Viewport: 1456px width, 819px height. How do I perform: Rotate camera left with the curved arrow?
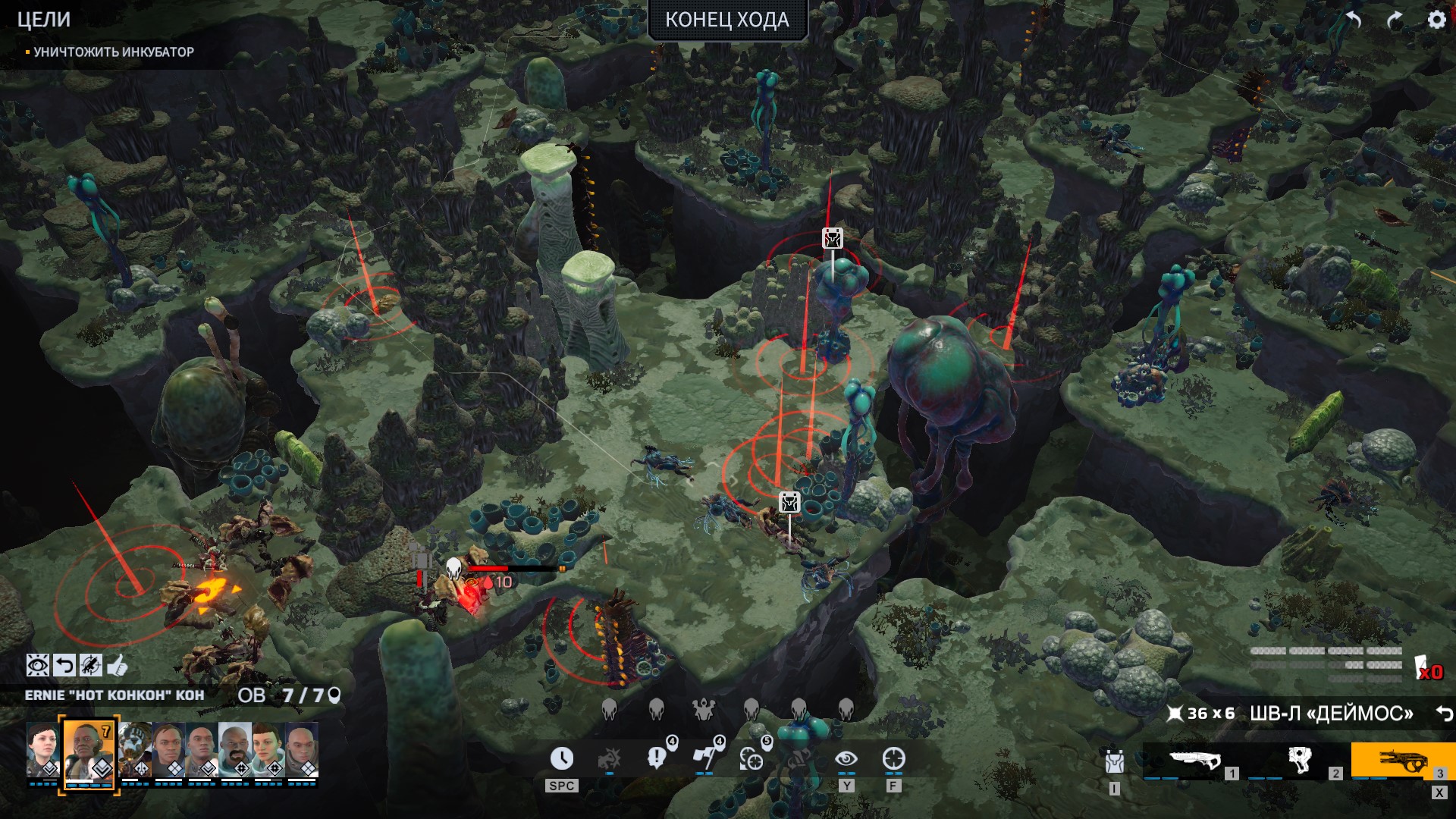tap(1354, 20)
